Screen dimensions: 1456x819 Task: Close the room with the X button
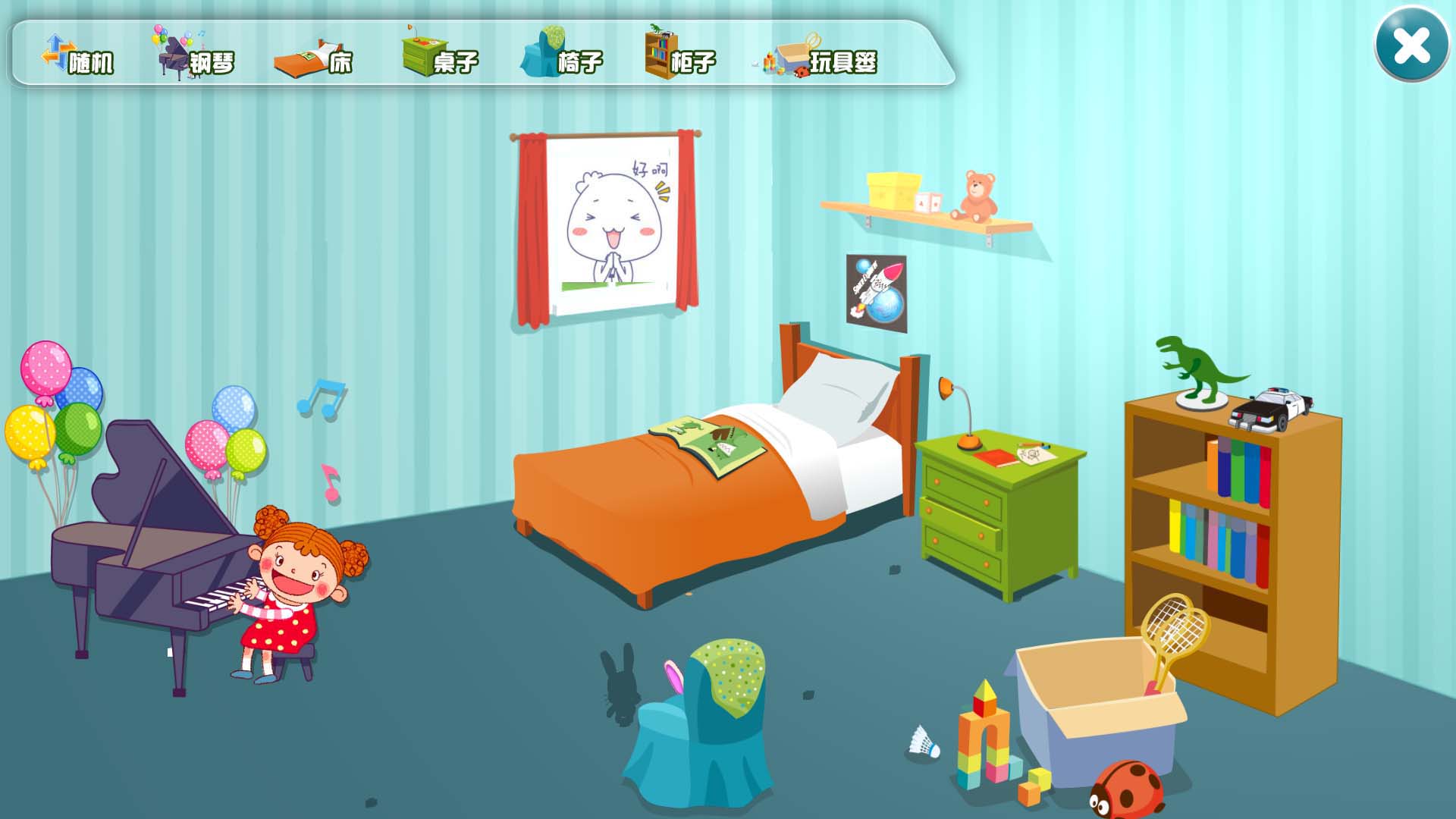(x=1411, y=45)
